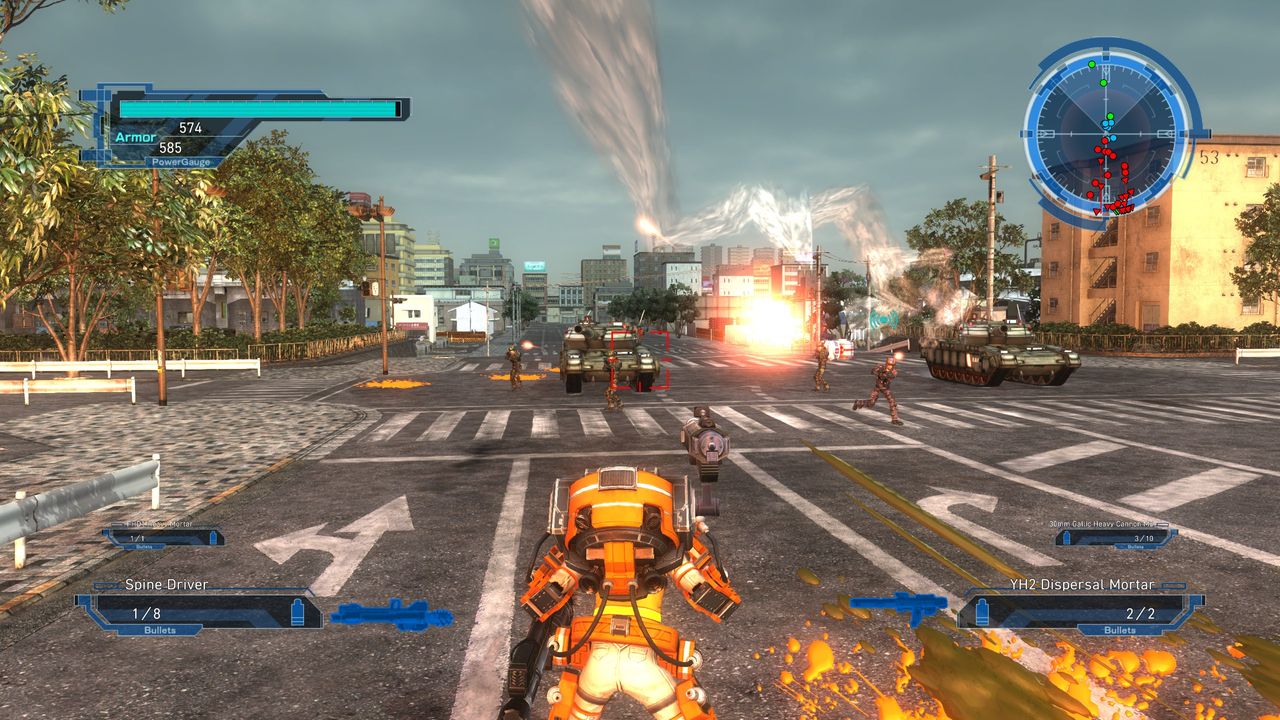Click the circular radar minimap
Viewport: 1280px width, 720px height.
pos(1108,131)
